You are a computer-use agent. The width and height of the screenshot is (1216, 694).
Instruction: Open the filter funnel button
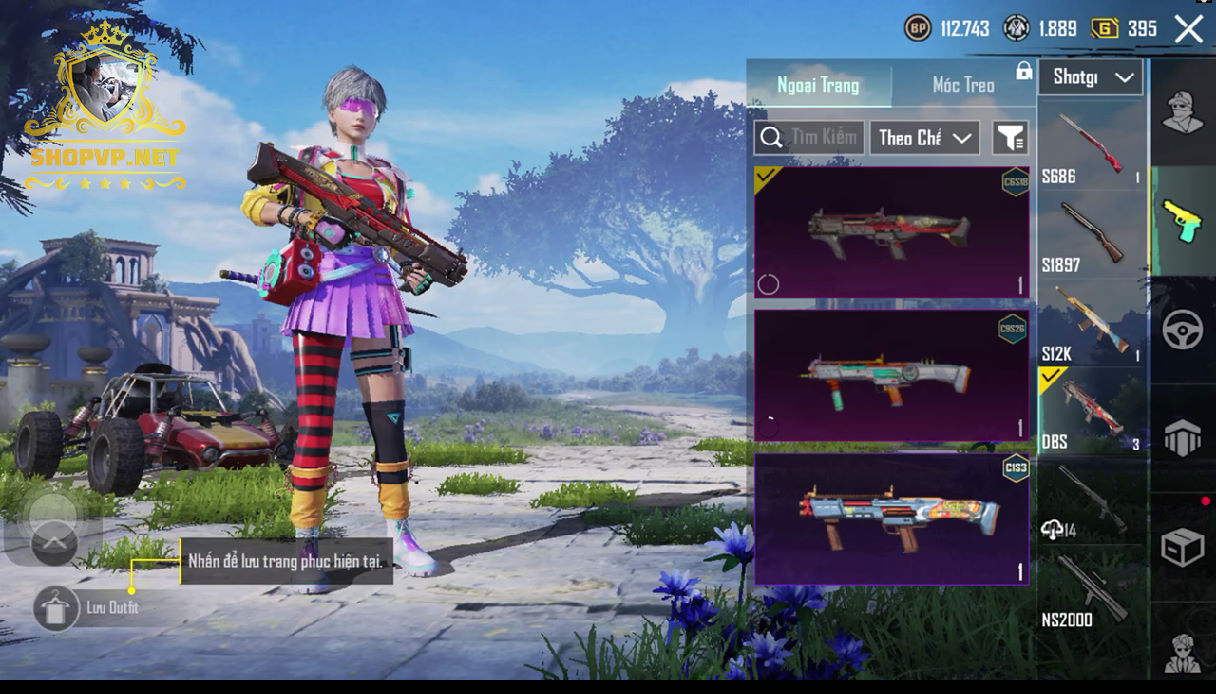tap(1010, 138)
